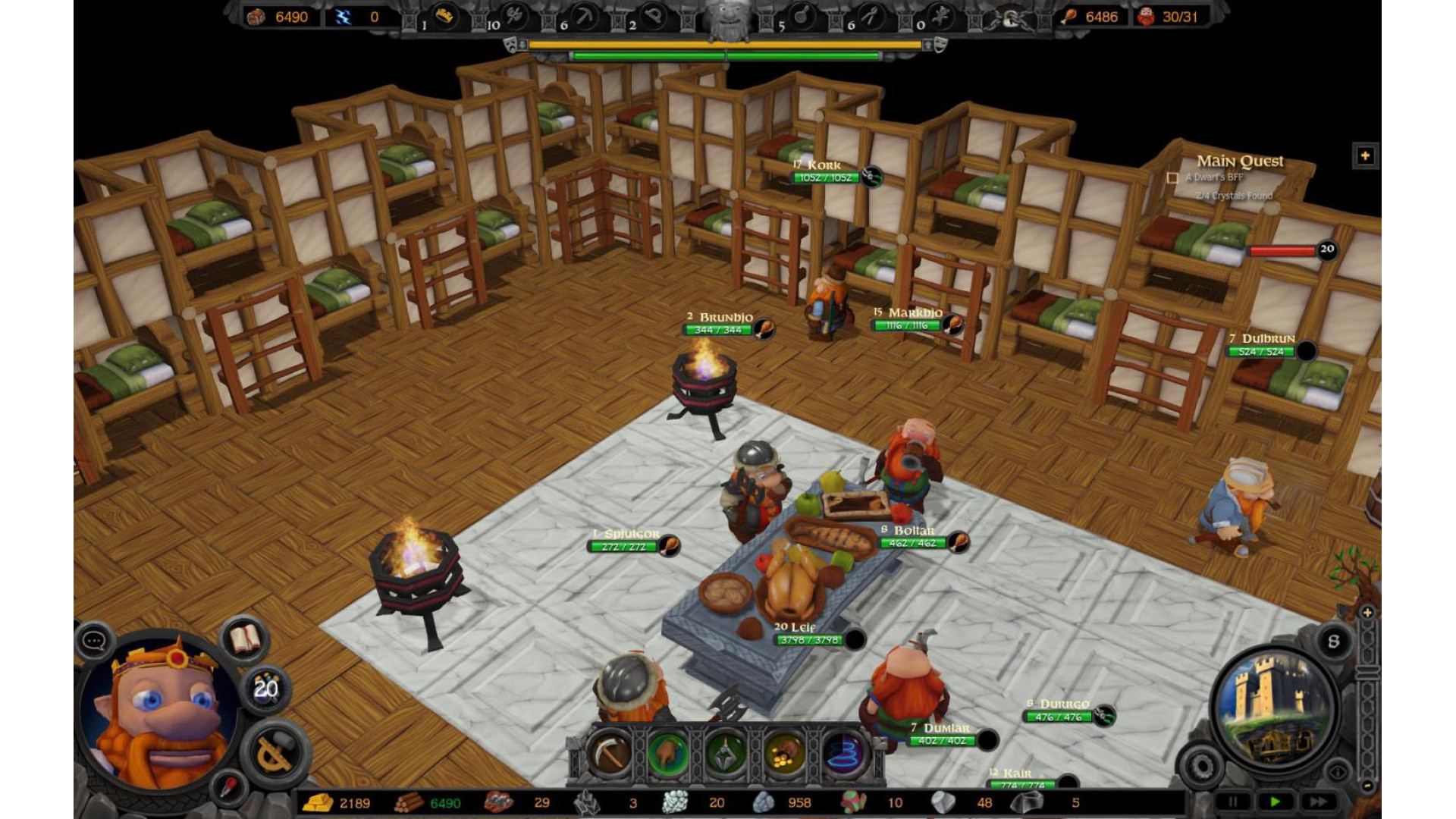Screen dimensions: 1456x819
Task: Toggle the A Dwarf's BFF quest checkbox
Action: (1172, 178)
